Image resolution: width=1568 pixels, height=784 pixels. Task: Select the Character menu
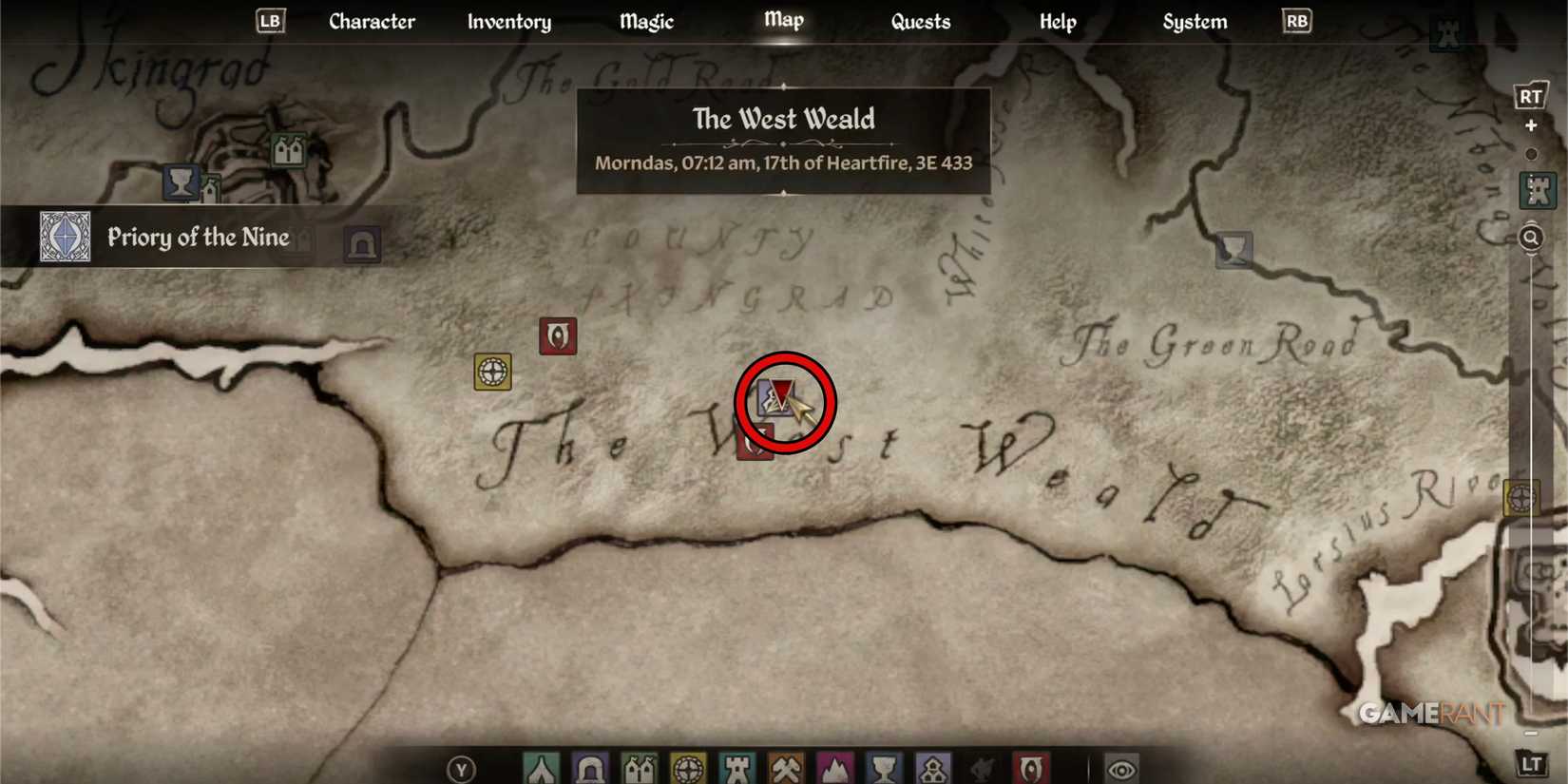click(x=372, y=21)
